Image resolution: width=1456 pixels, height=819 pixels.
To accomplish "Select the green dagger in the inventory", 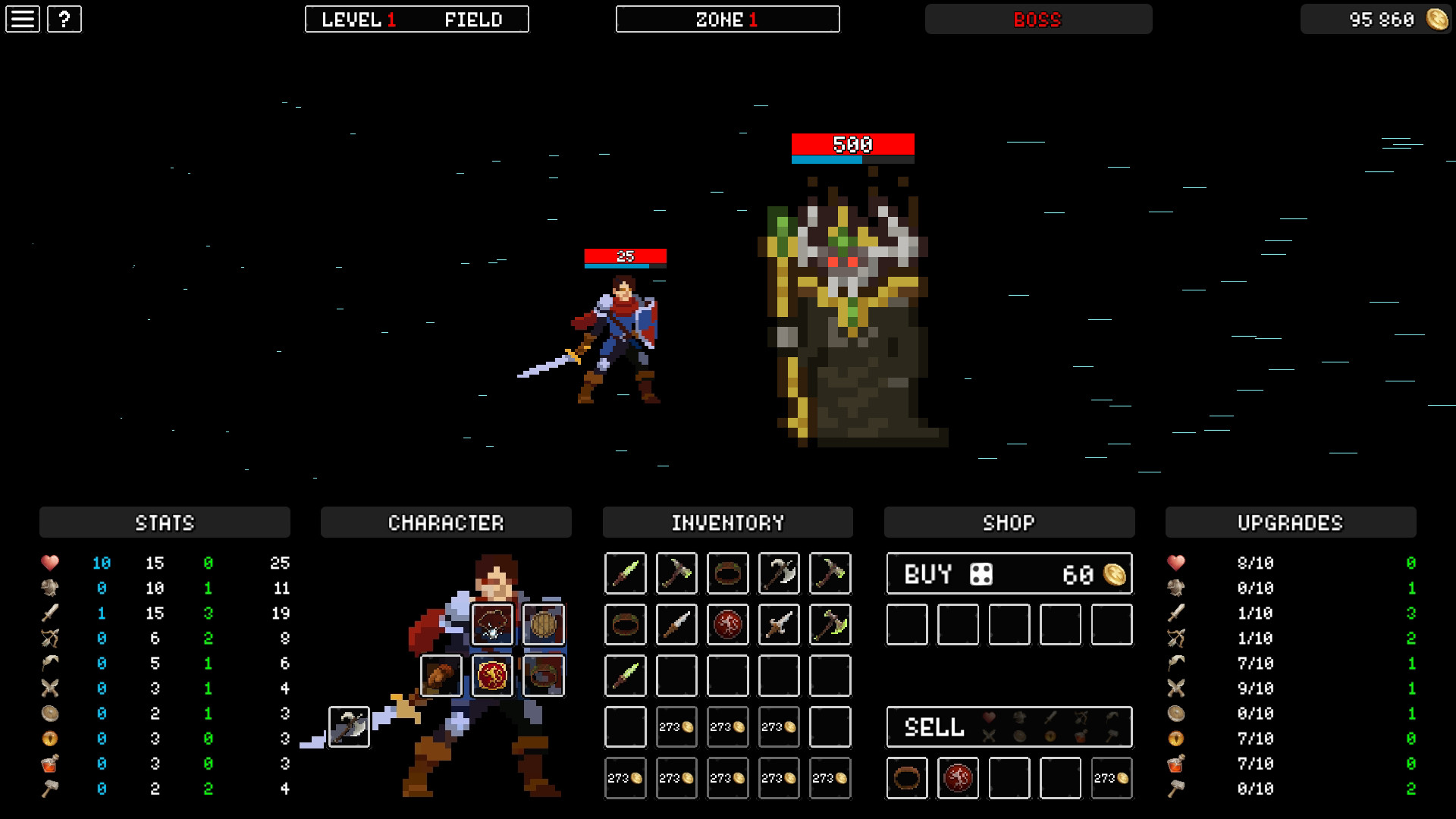I will [625, 573].
